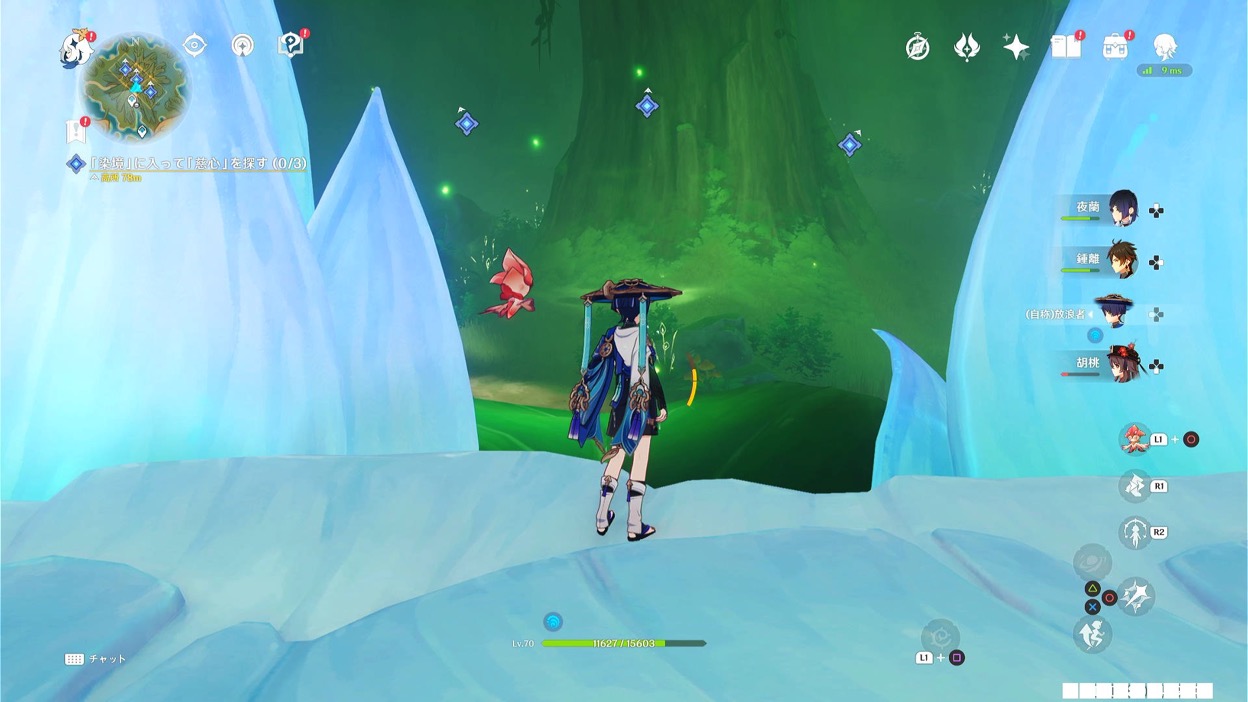This screenshot has height=702, width=1248.
Task: Open the question-mark tutorial book
Action: point(290,45)
